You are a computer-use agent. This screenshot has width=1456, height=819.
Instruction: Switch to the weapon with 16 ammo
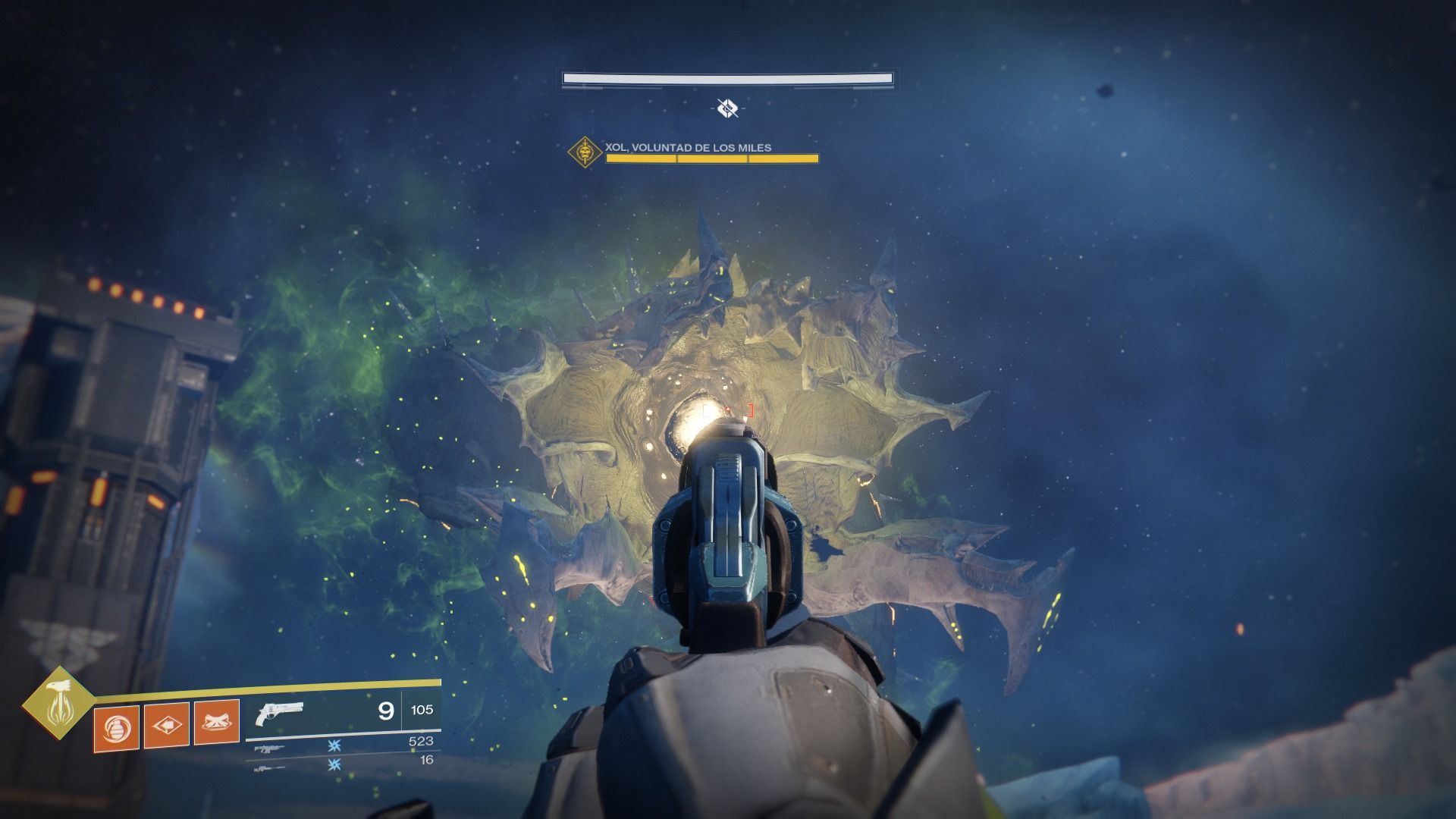(270, 767)
